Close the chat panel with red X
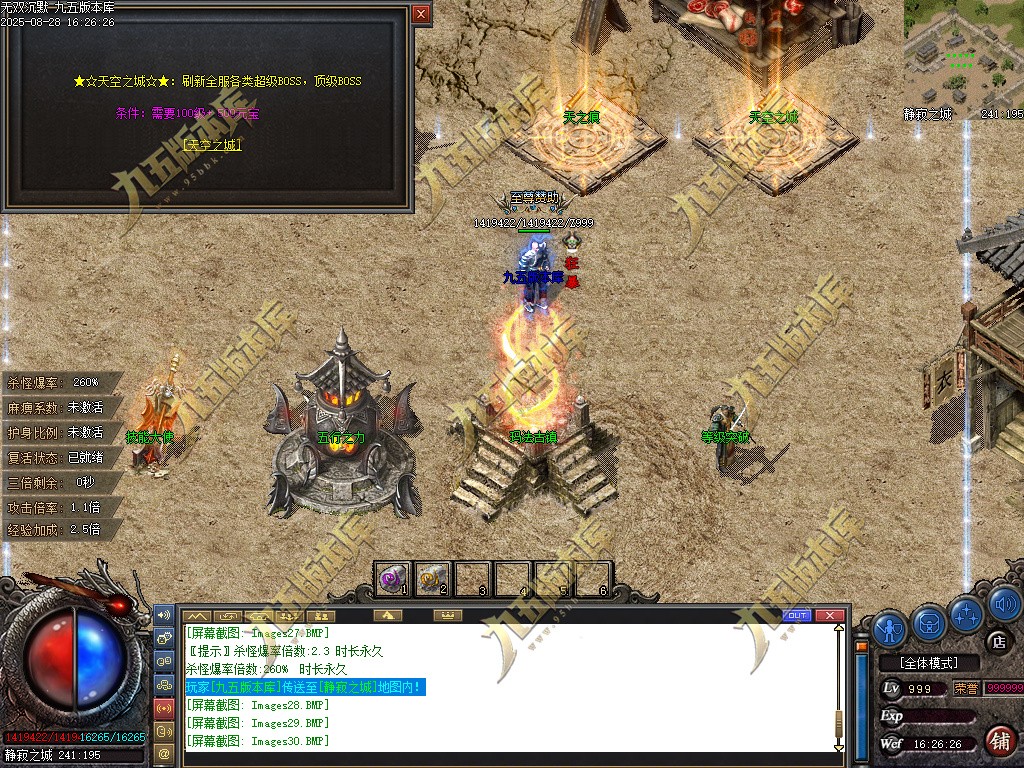Screen dimensions: 1024x768 coord(829,615)
